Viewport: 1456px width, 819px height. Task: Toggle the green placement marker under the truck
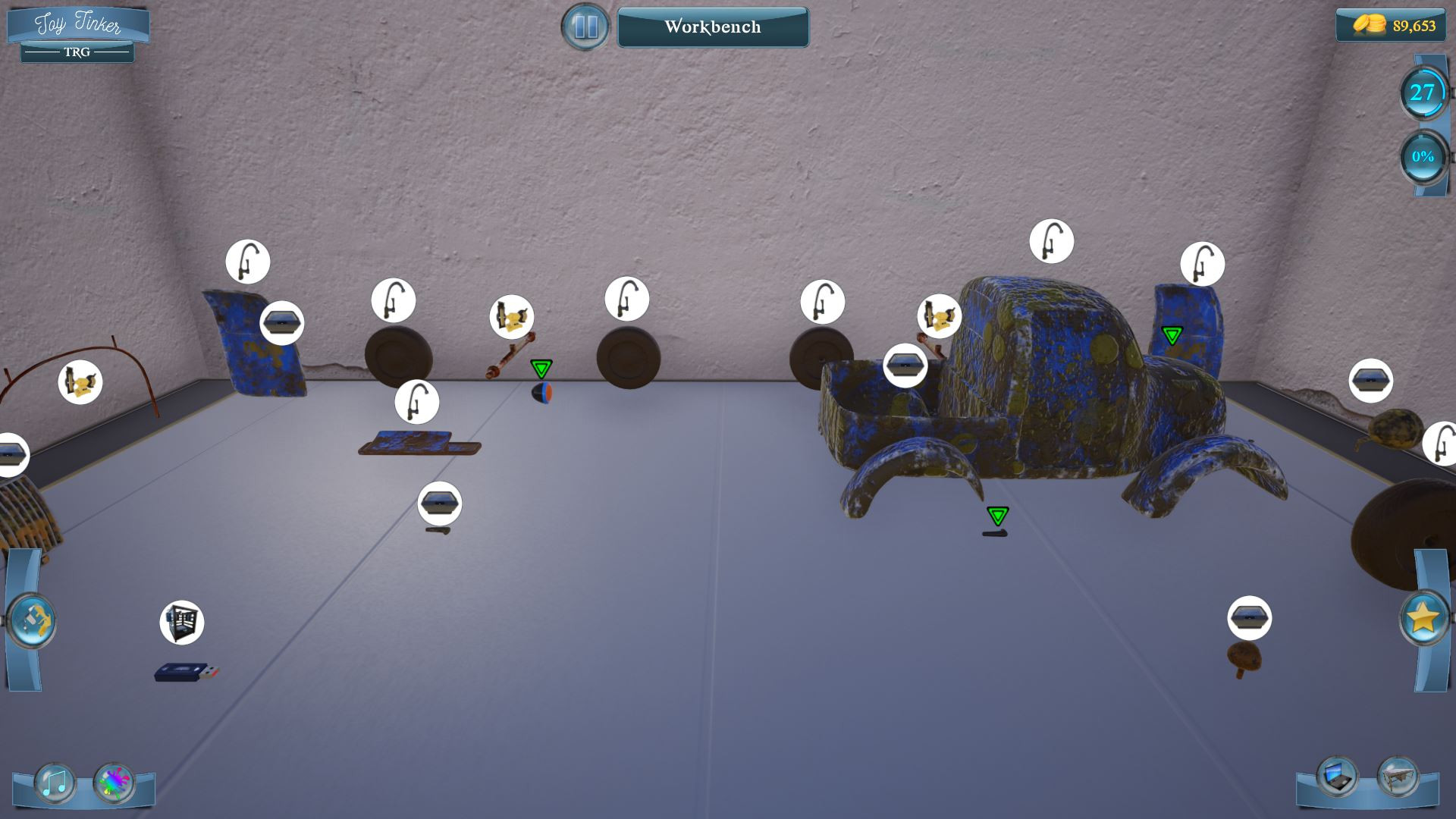(999, 515)
